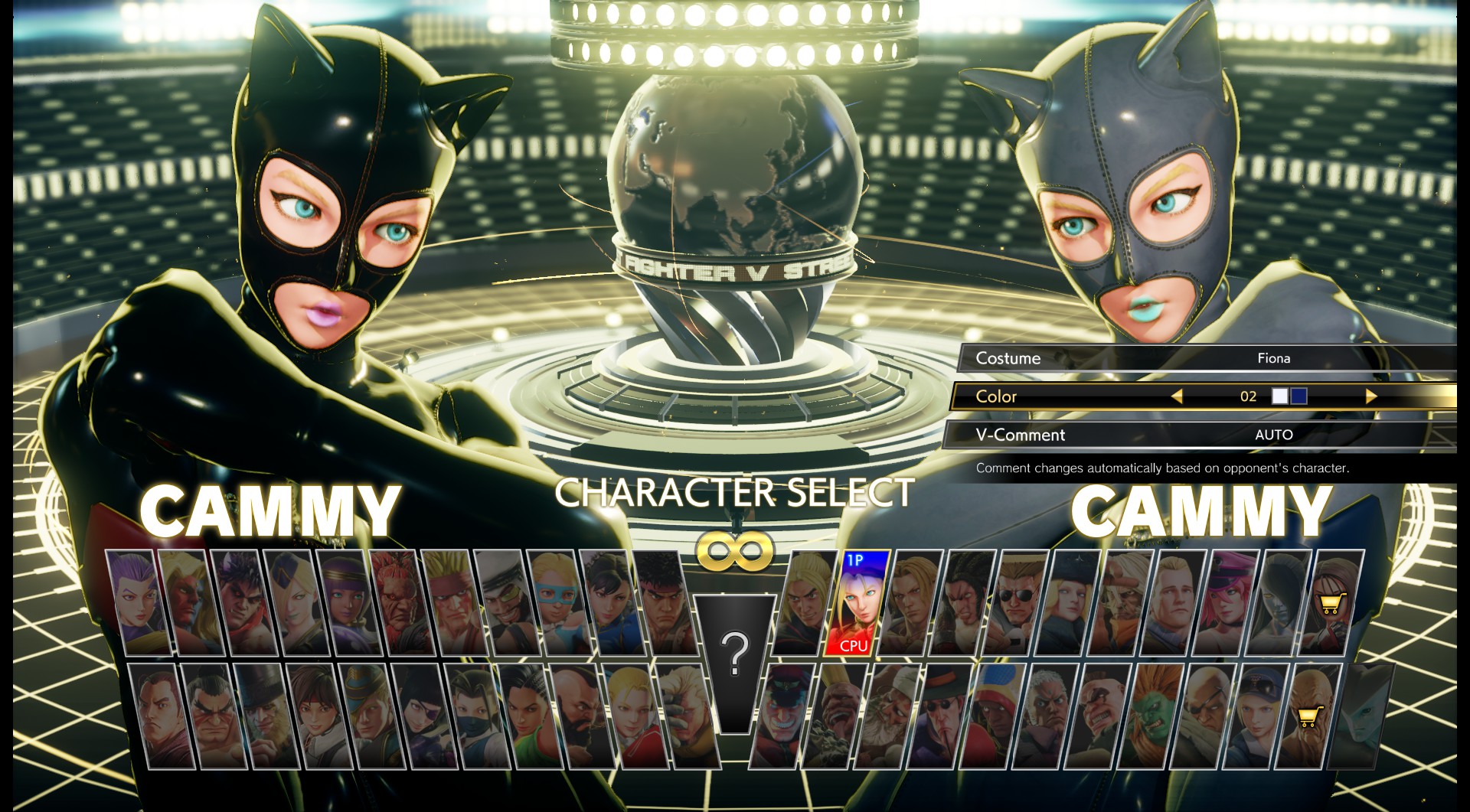Image resolution: width=1470 pixels, height=812 pixels.
Task: Click the Fiona costume label
Action: click(1275, 358)
